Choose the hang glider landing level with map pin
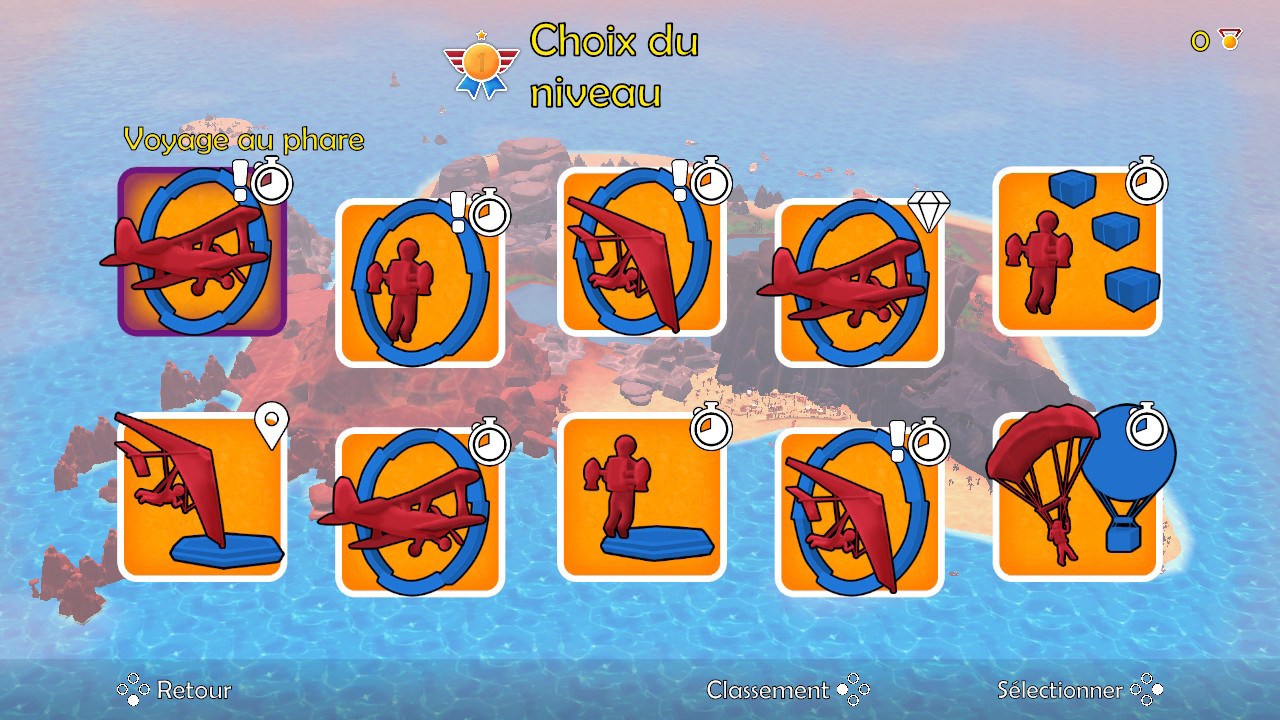Viewport: 1280px width, 720px height. 202,497
